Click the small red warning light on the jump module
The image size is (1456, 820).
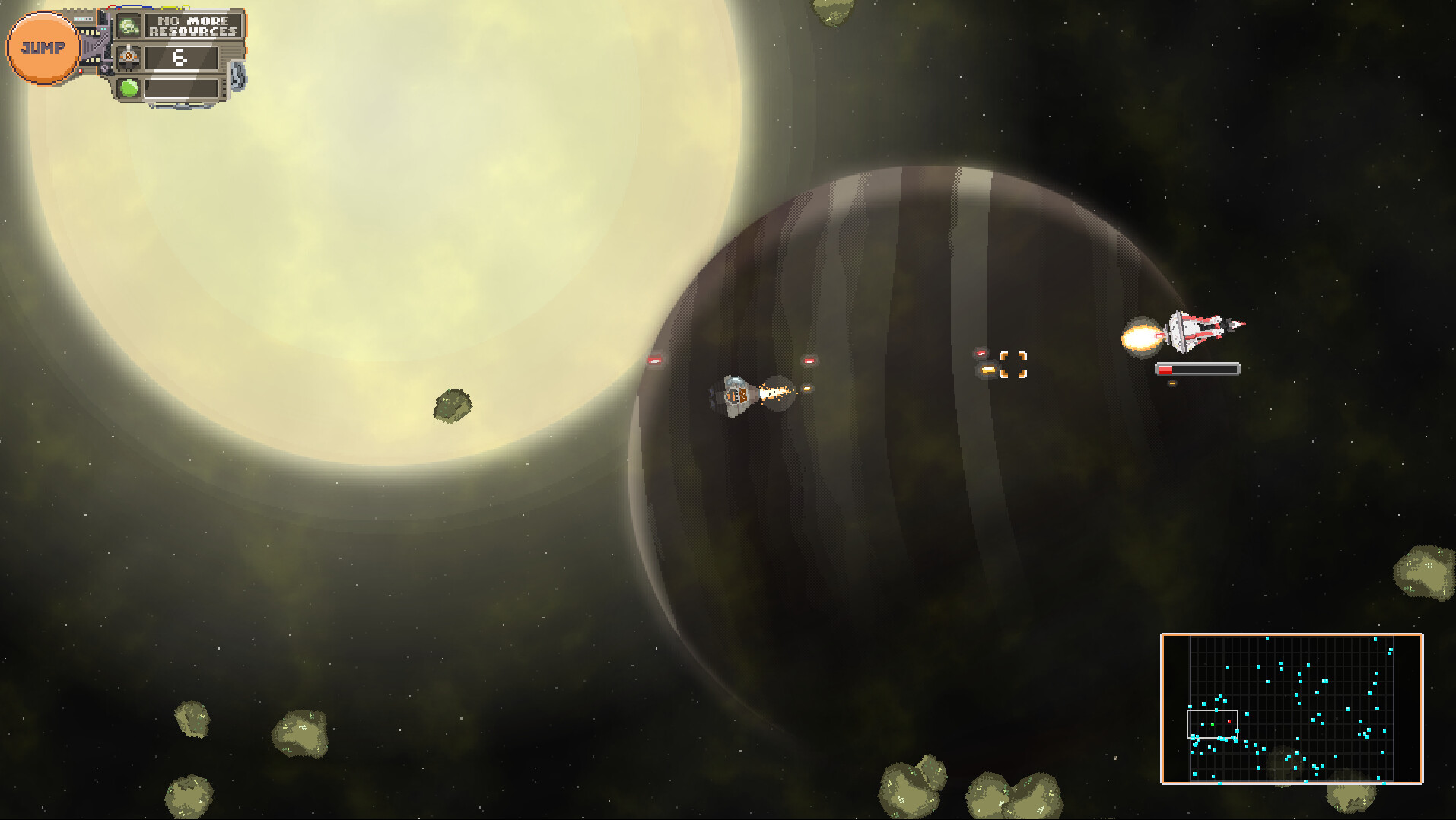point(81,70)
